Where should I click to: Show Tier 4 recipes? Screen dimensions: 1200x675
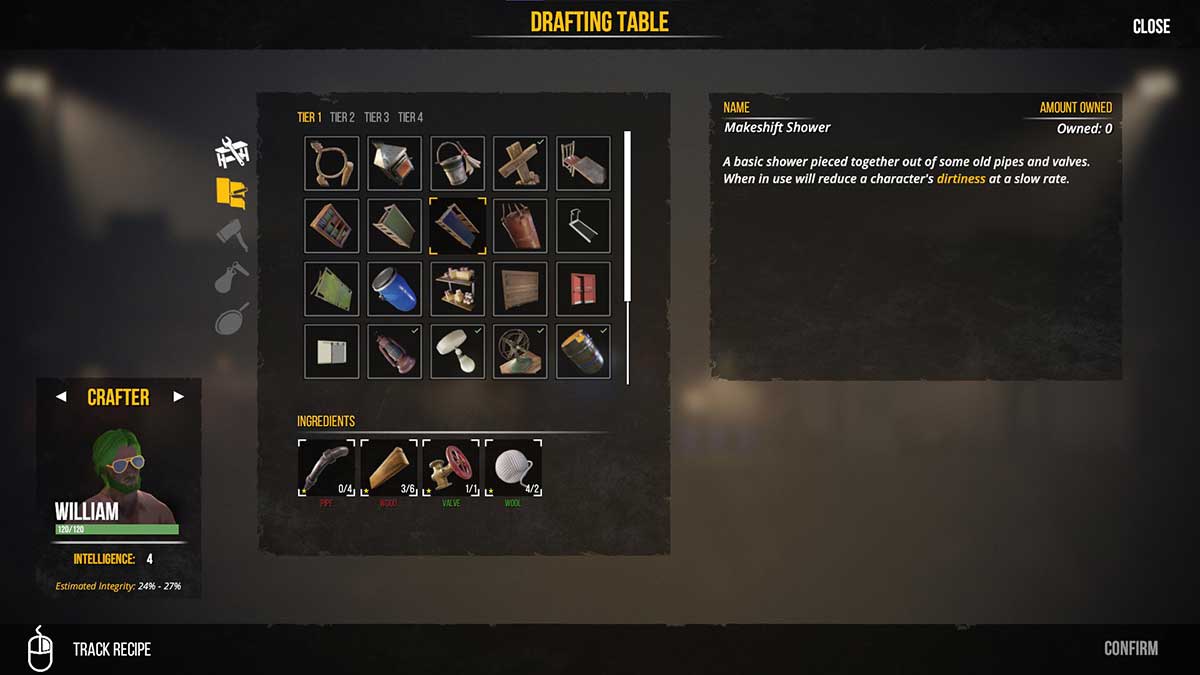point(410,117)
